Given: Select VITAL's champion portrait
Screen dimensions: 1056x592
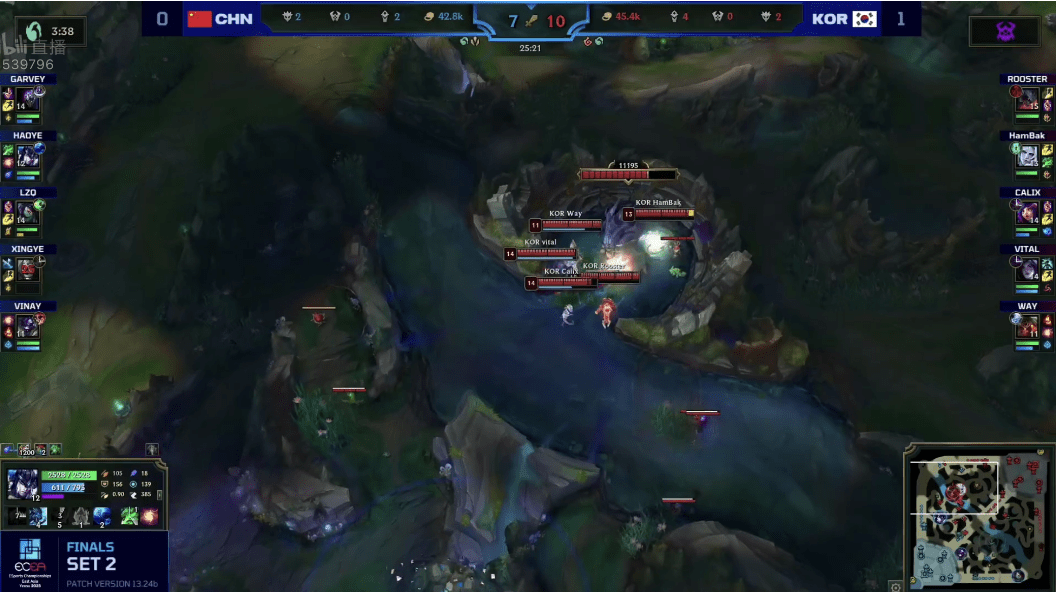Looking at the screenshot, I should click(x=1027, y=268).
